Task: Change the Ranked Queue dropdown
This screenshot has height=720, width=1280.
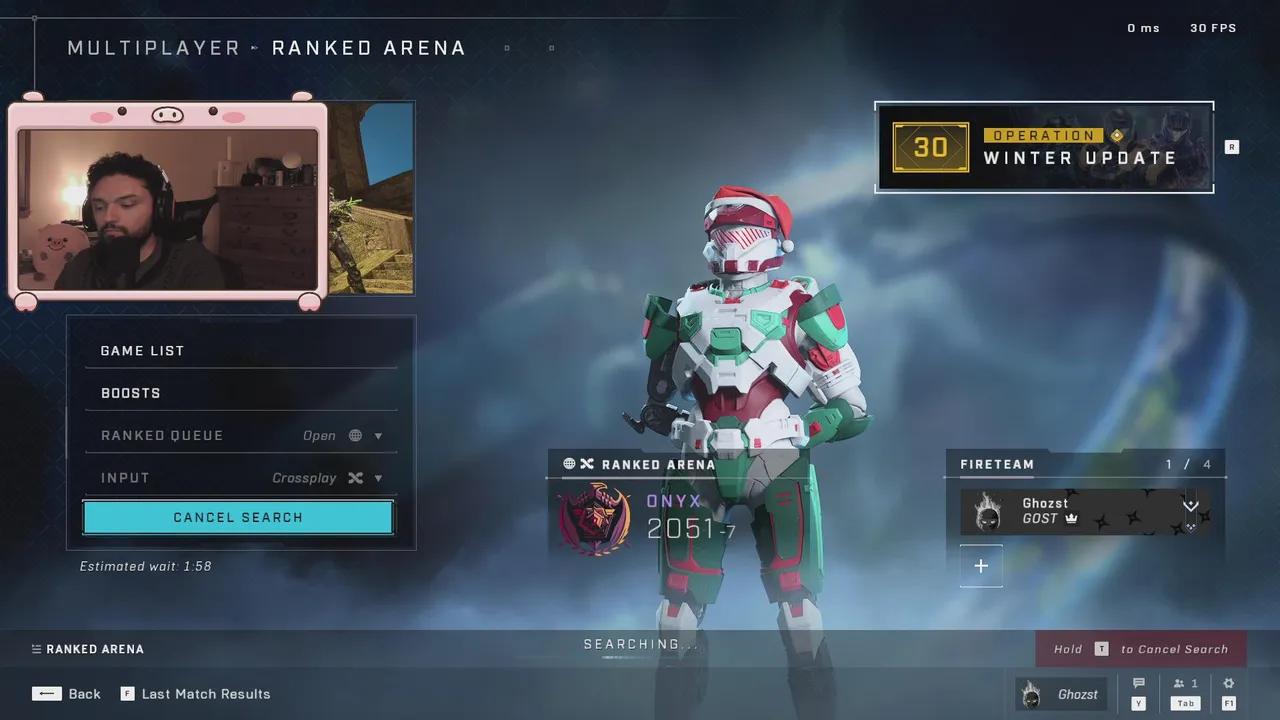Action: pos(240,436)
